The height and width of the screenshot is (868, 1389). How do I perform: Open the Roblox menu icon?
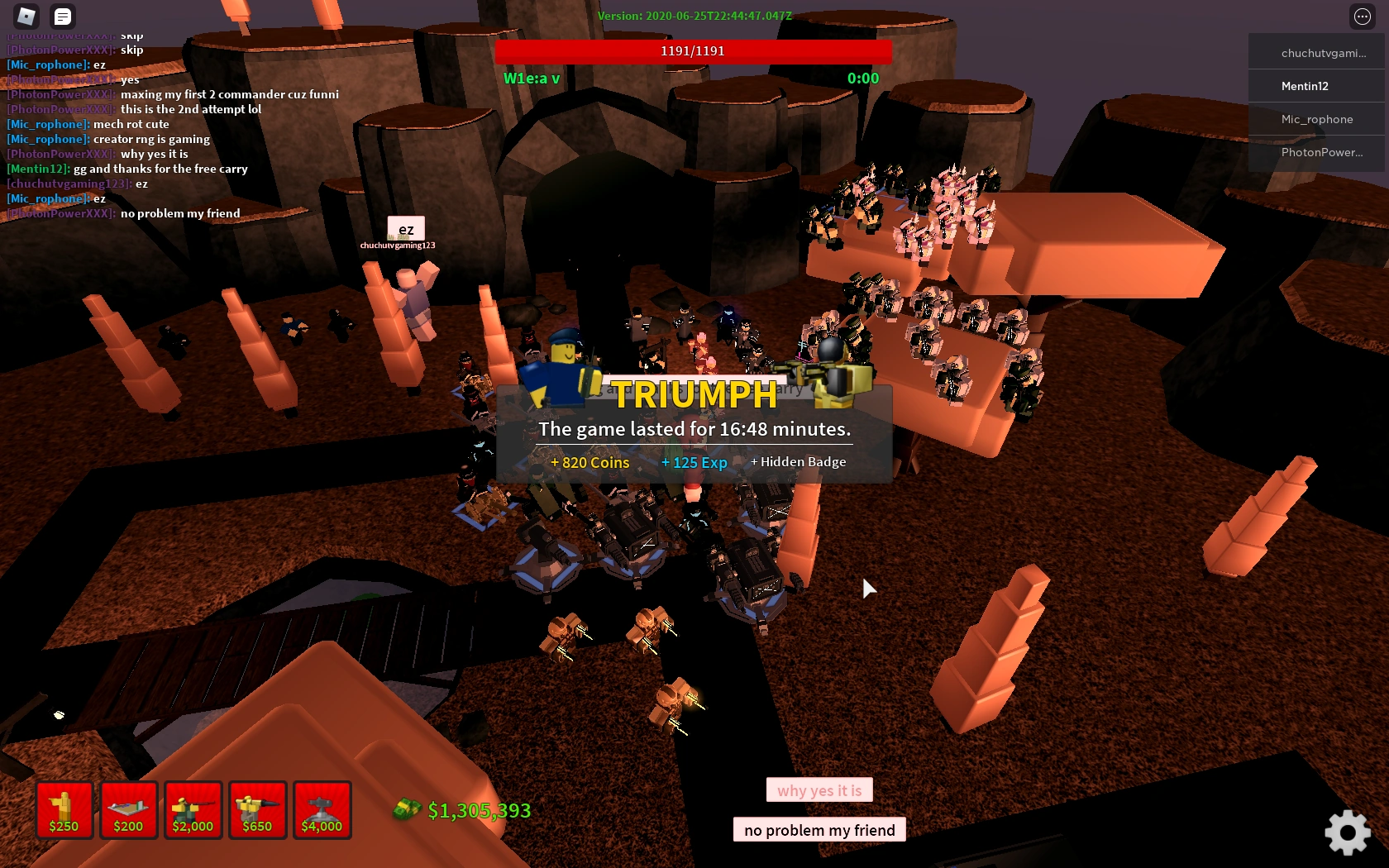[26, 16]
